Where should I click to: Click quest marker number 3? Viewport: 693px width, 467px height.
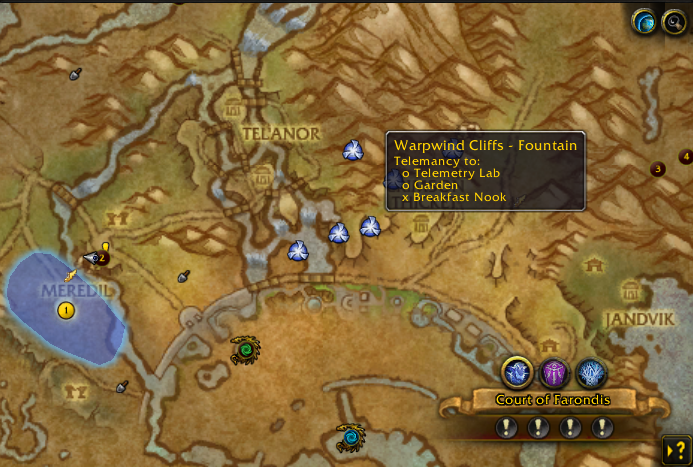click(x=658, y=169)
